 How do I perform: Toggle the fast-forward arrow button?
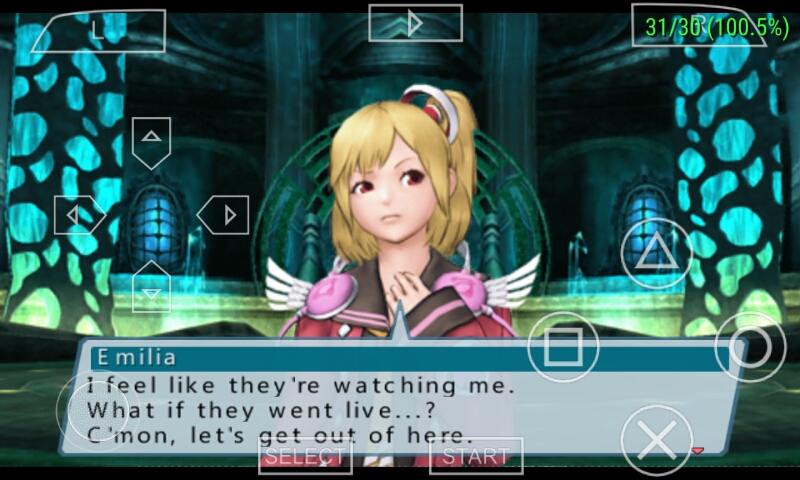pyautogui.click(x=415, y=22)
